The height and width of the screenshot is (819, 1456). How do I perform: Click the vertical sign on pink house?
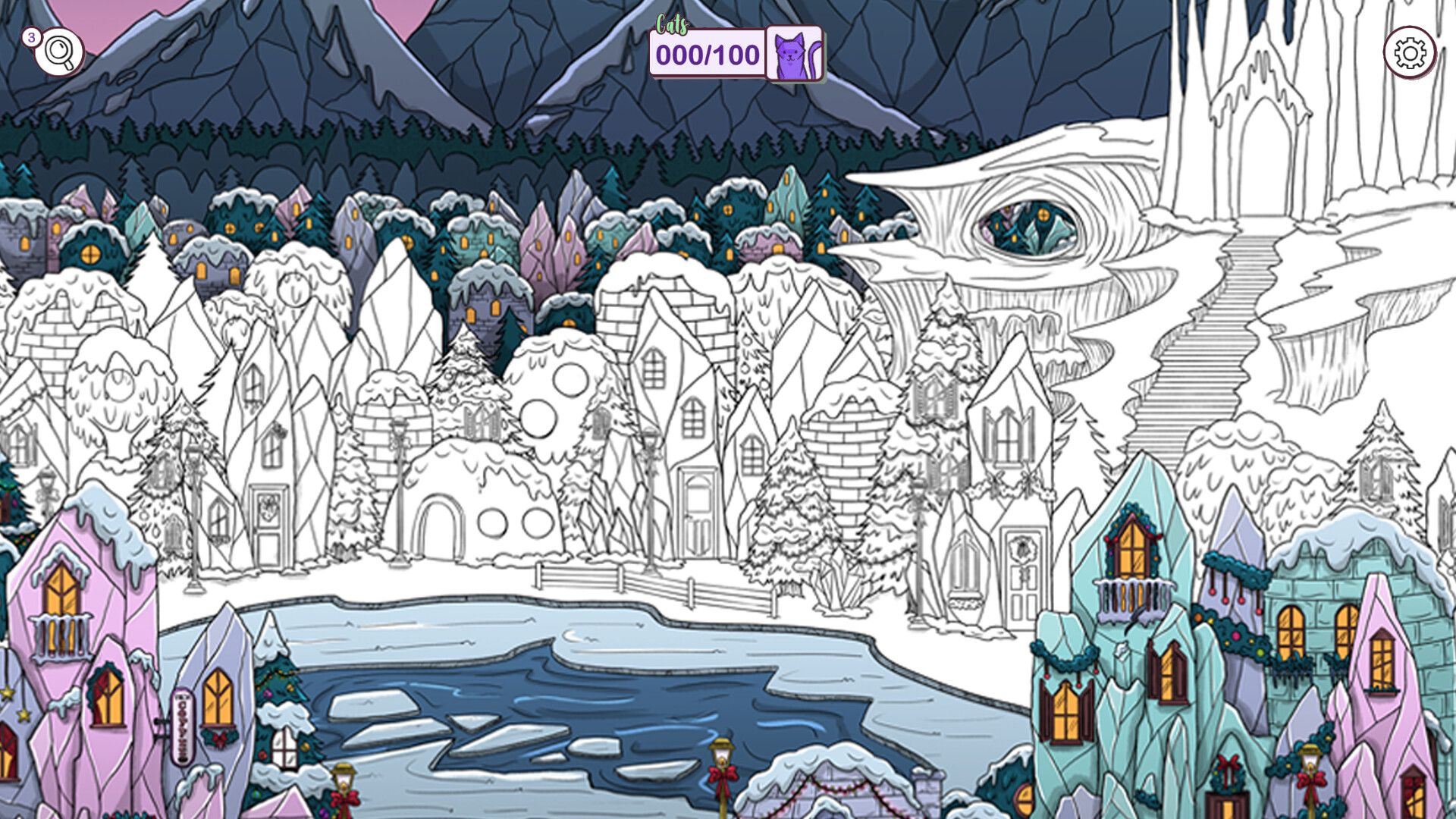182,724
